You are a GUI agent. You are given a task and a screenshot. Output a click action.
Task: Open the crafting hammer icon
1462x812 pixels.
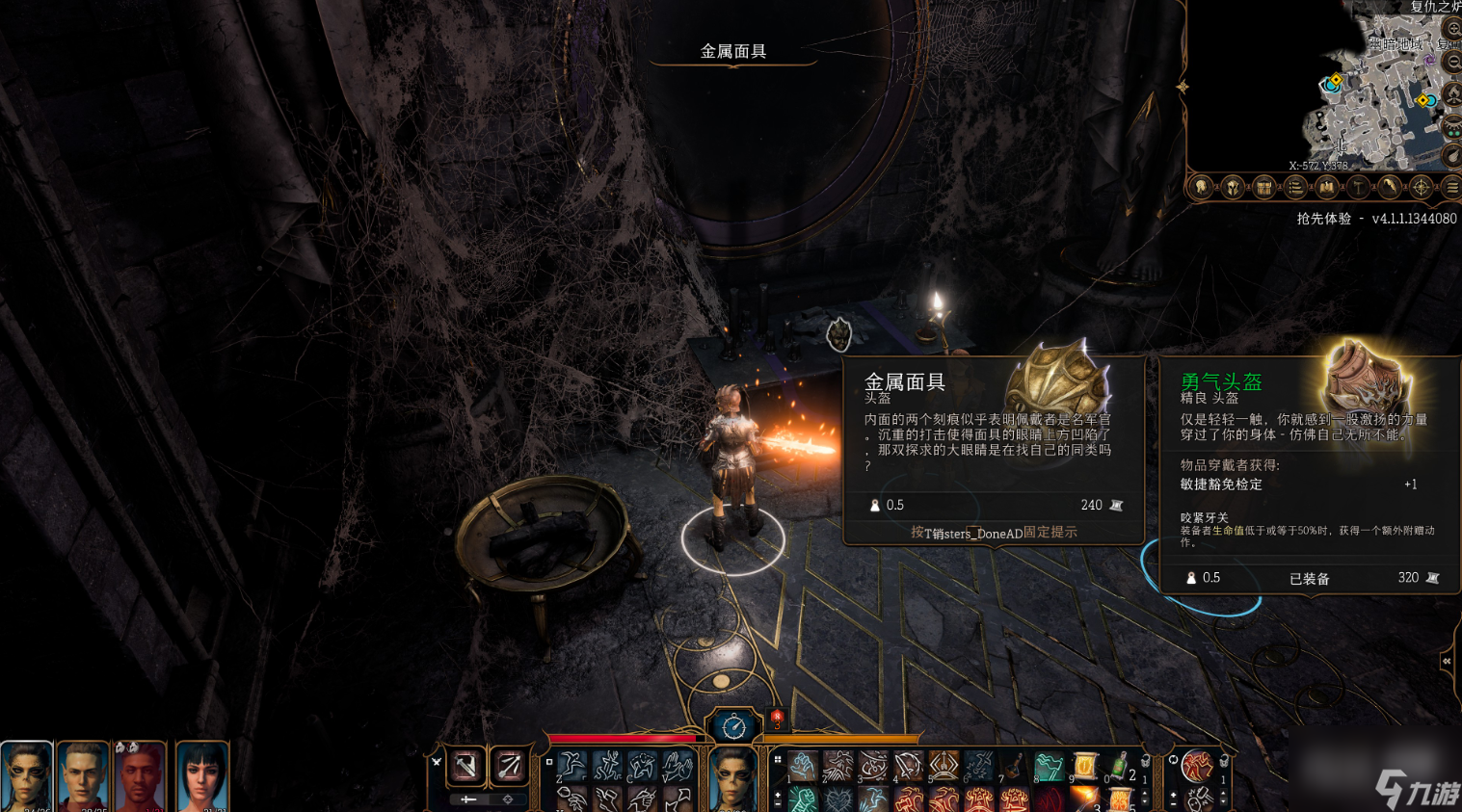click(1358, 188)
